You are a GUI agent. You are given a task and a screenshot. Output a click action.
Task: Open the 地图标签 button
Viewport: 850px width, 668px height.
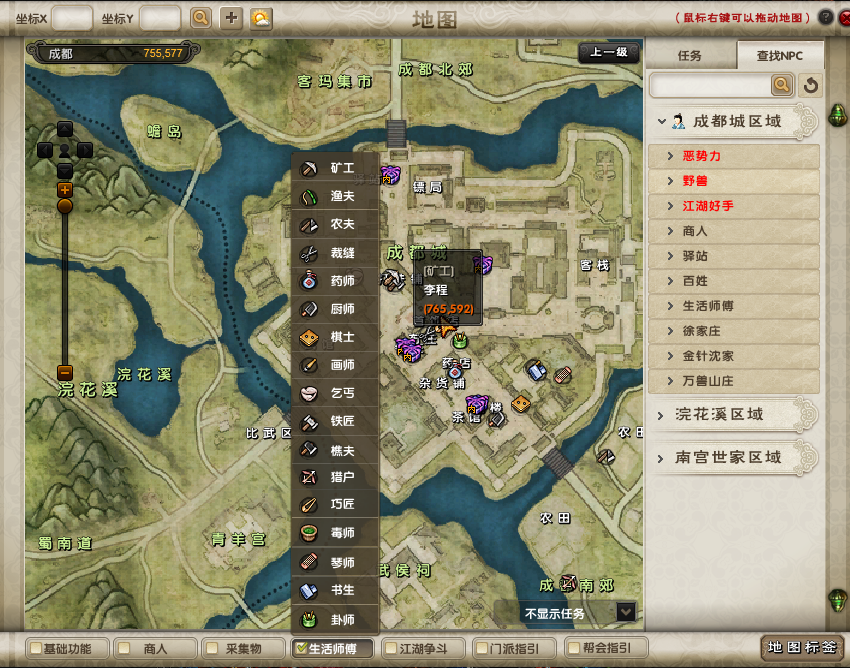[801, 648]
